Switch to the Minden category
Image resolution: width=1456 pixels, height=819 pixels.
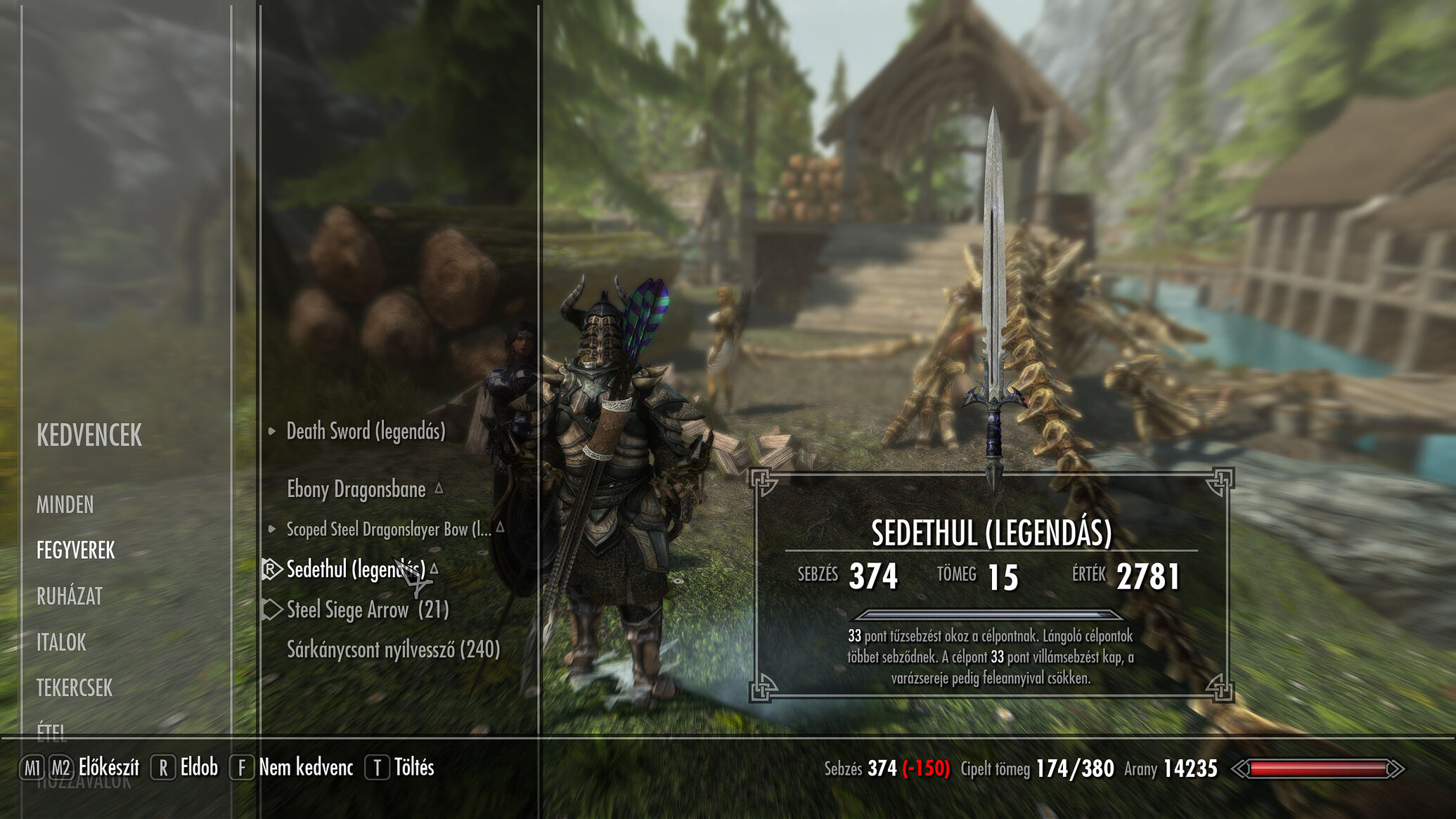(65, 505)
